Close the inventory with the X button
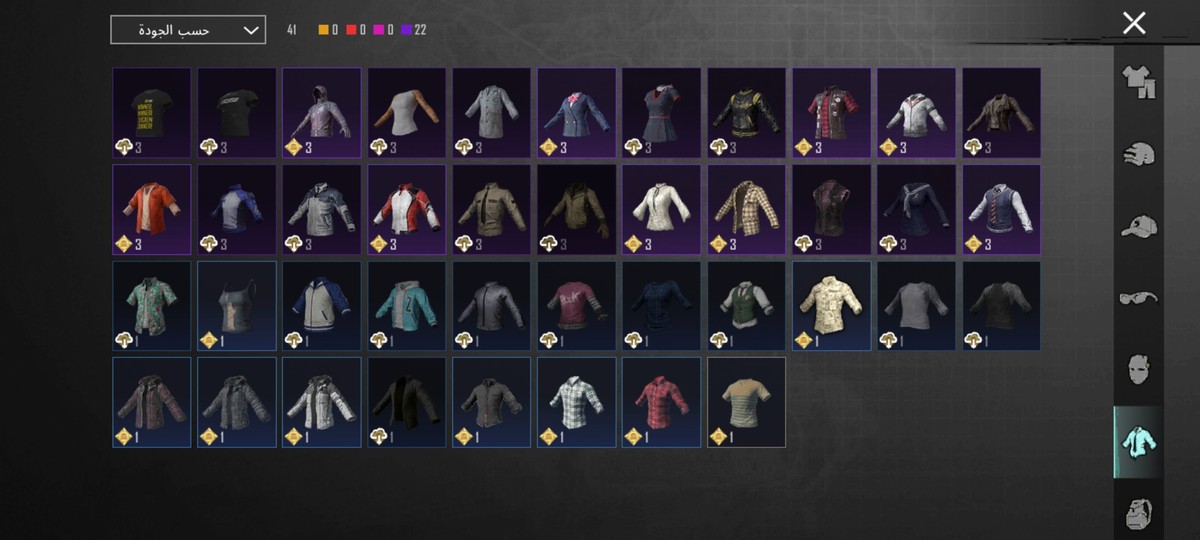 [x=1133, y=23]
